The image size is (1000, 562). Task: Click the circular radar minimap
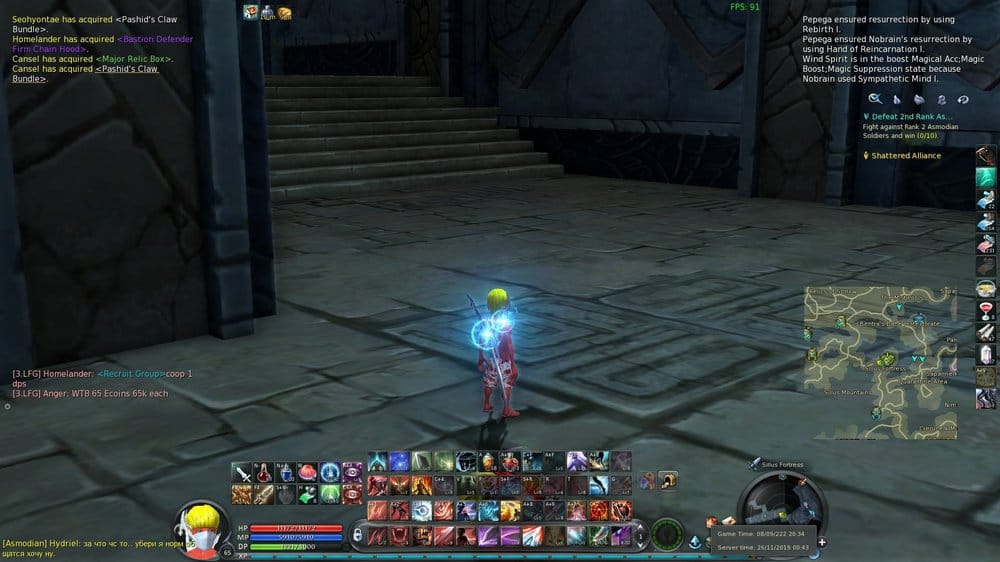click(x=781, y=503)
